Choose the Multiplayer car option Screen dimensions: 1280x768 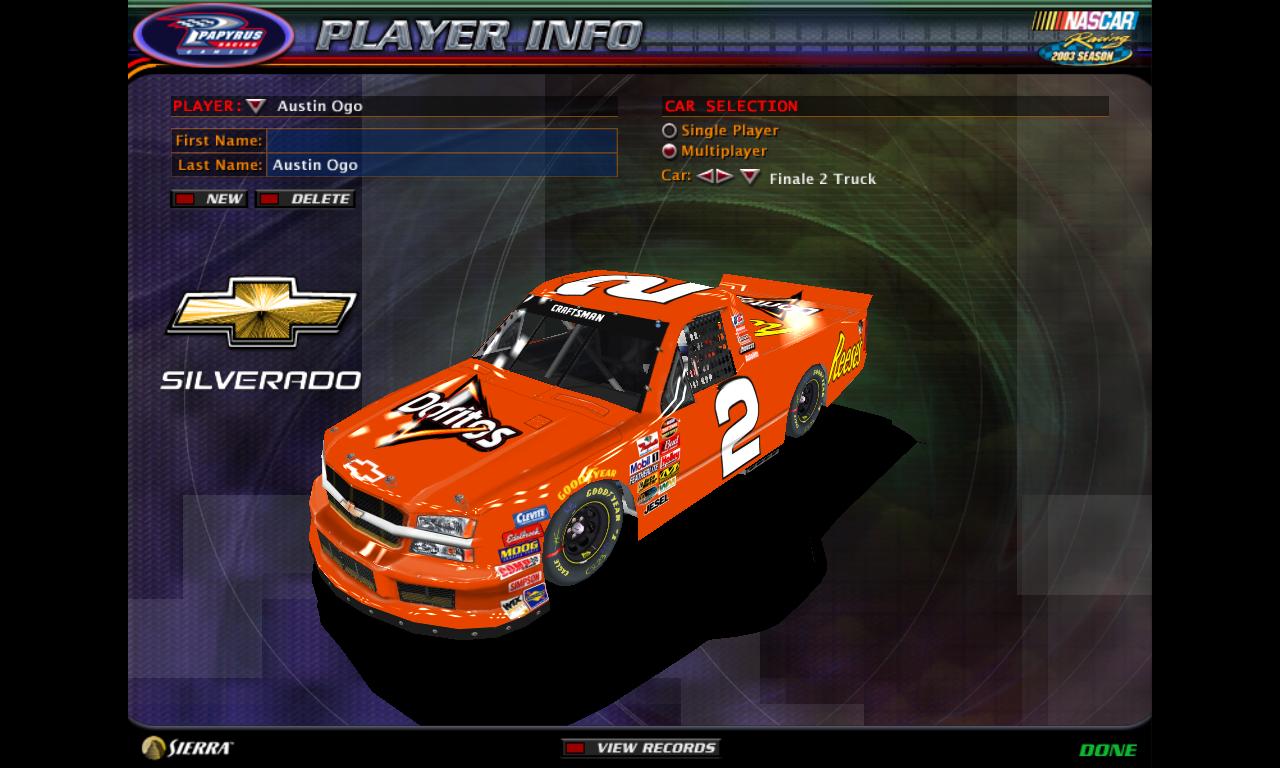pyautogui.click(x=669, y=152)
